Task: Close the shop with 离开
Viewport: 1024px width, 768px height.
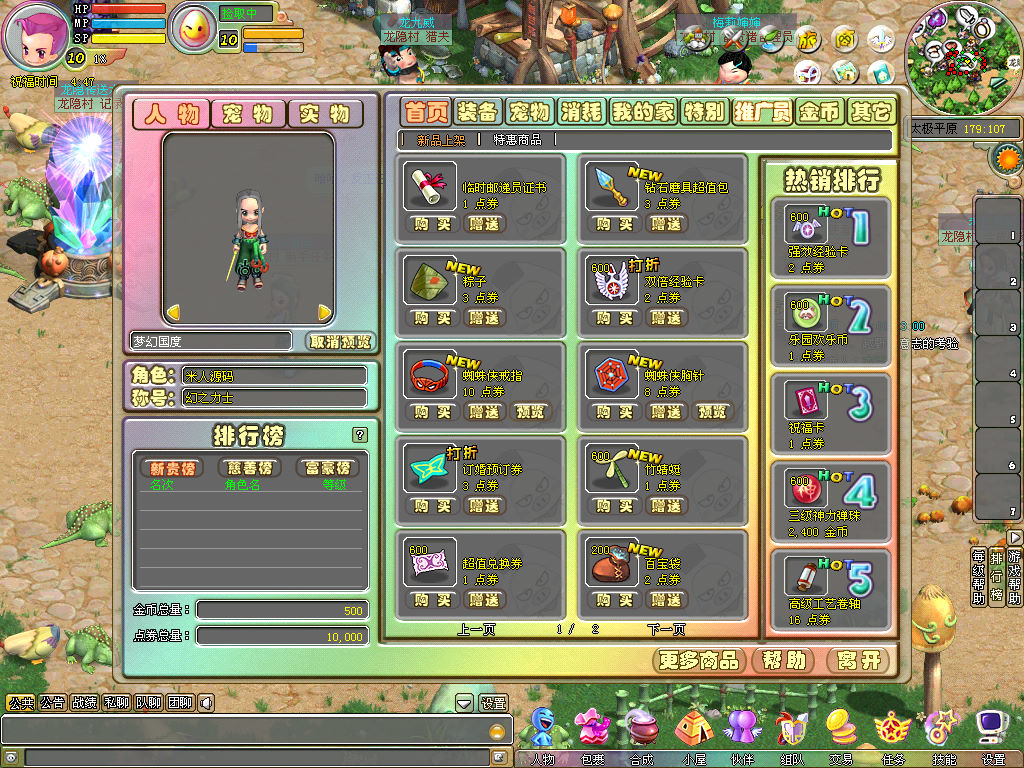Action: pos(858,660)
